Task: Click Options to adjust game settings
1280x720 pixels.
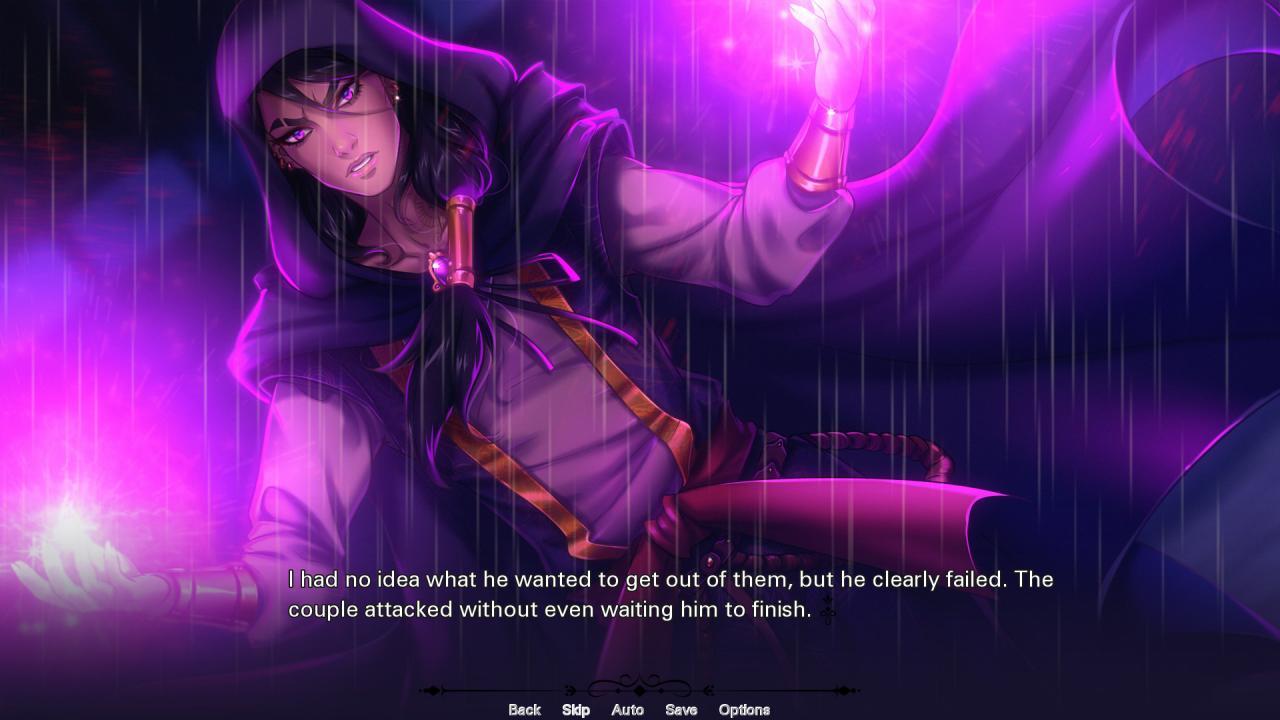Action: click(743, 709)
